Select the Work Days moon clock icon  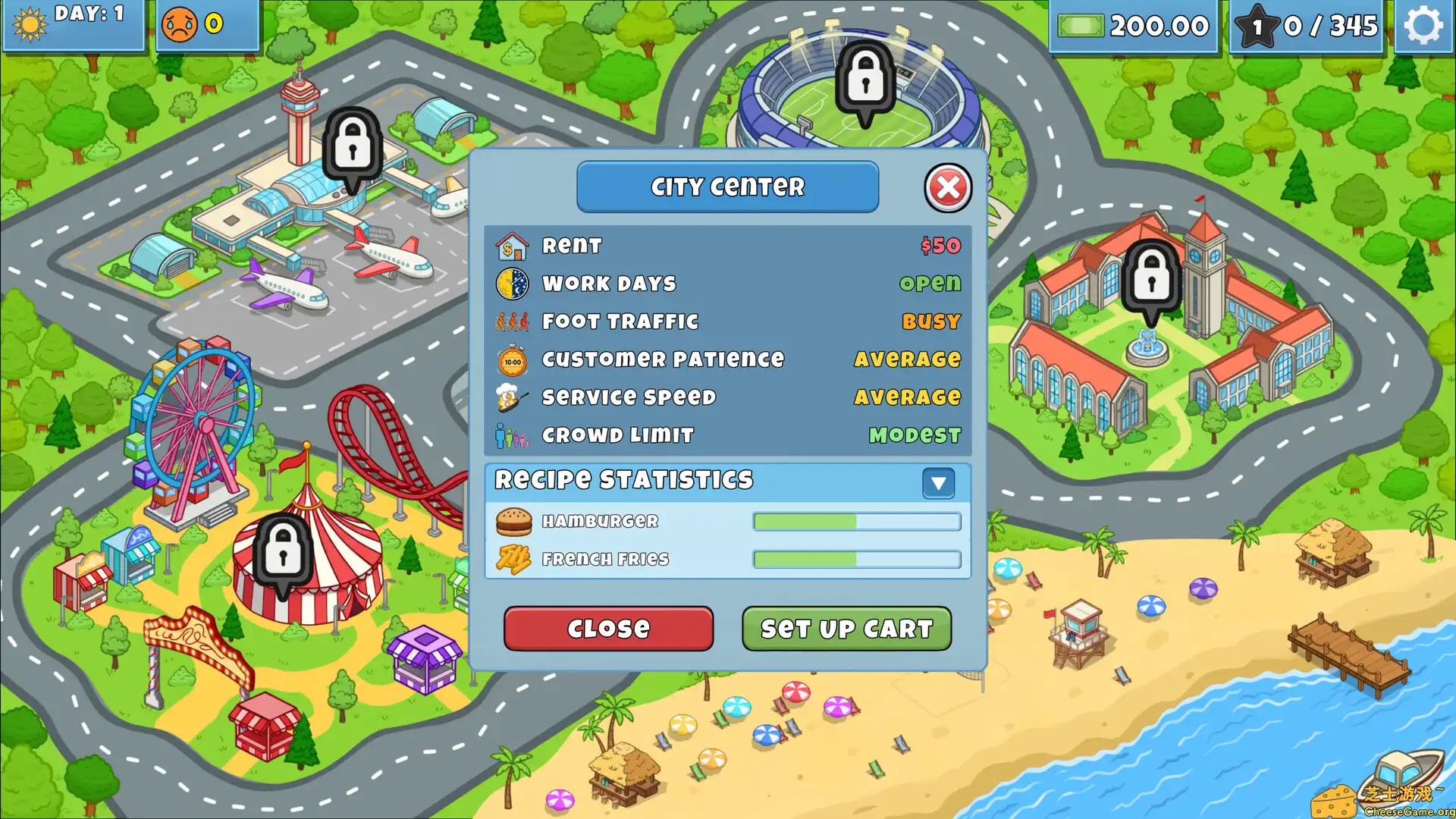(513, 283)
